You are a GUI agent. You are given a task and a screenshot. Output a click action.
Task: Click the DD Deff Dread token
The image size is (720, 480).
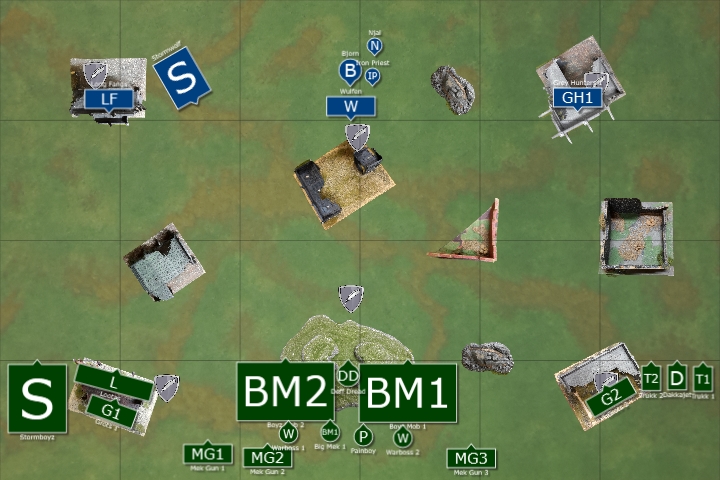348,375
